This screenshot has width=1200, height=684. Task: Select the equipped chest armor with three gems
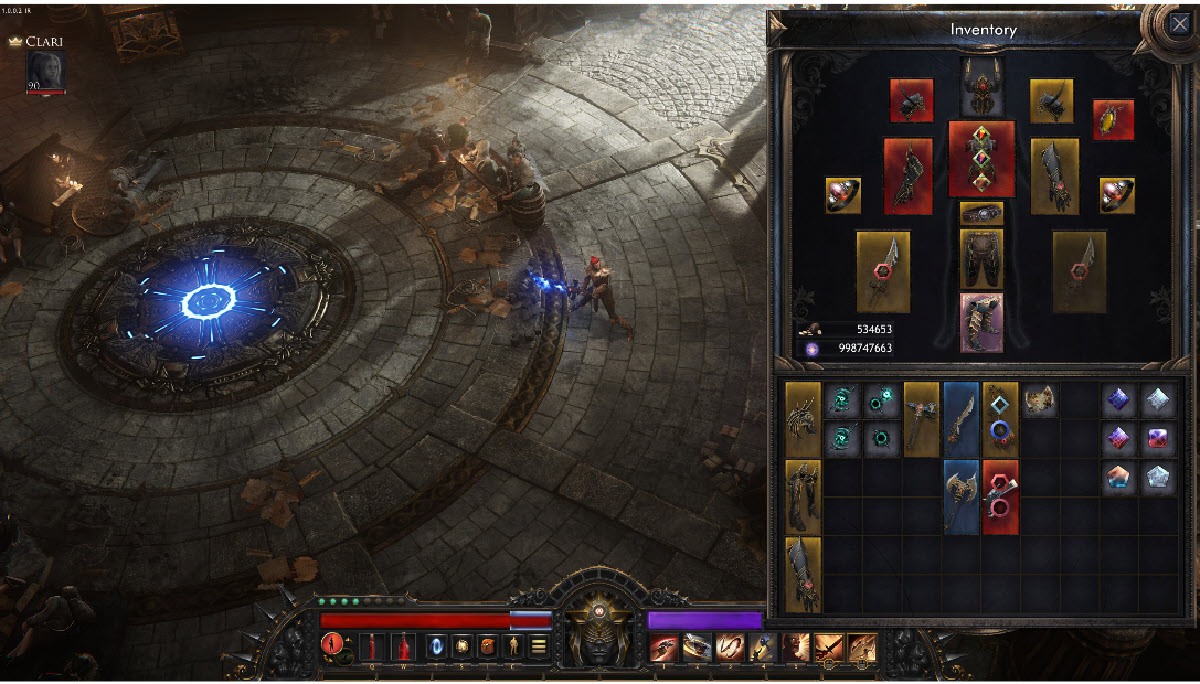(x=981, y=158)
